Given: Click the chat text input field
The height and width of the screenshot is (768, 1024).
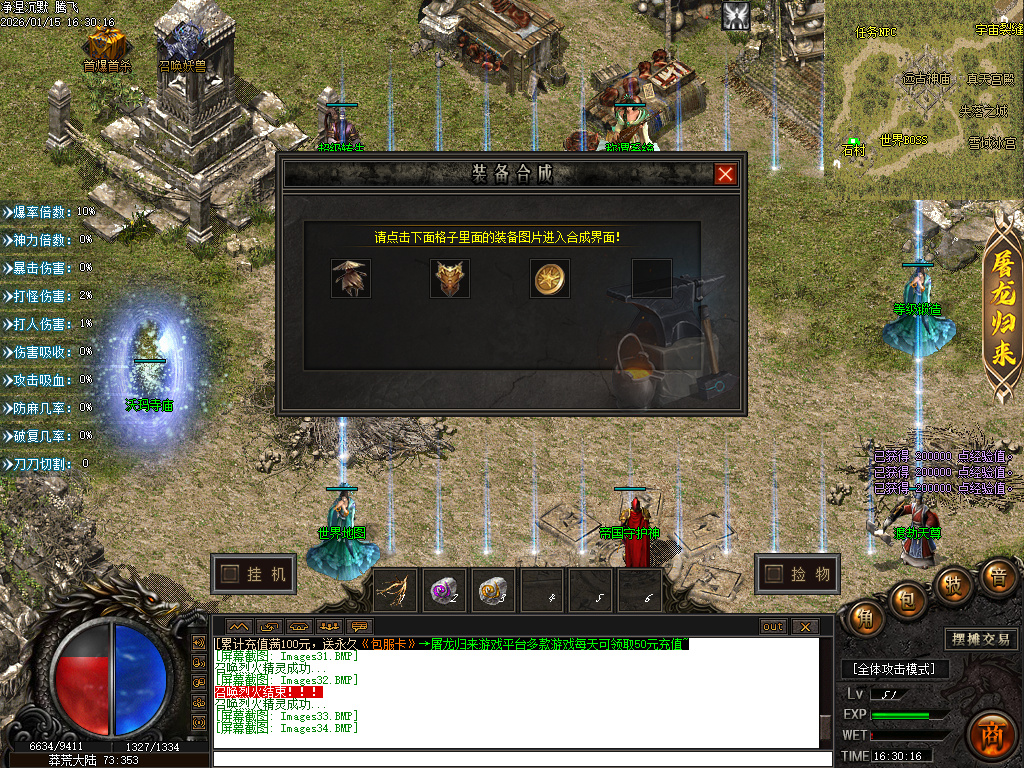Looking at the screenshot, I should [x=520, y=758].
